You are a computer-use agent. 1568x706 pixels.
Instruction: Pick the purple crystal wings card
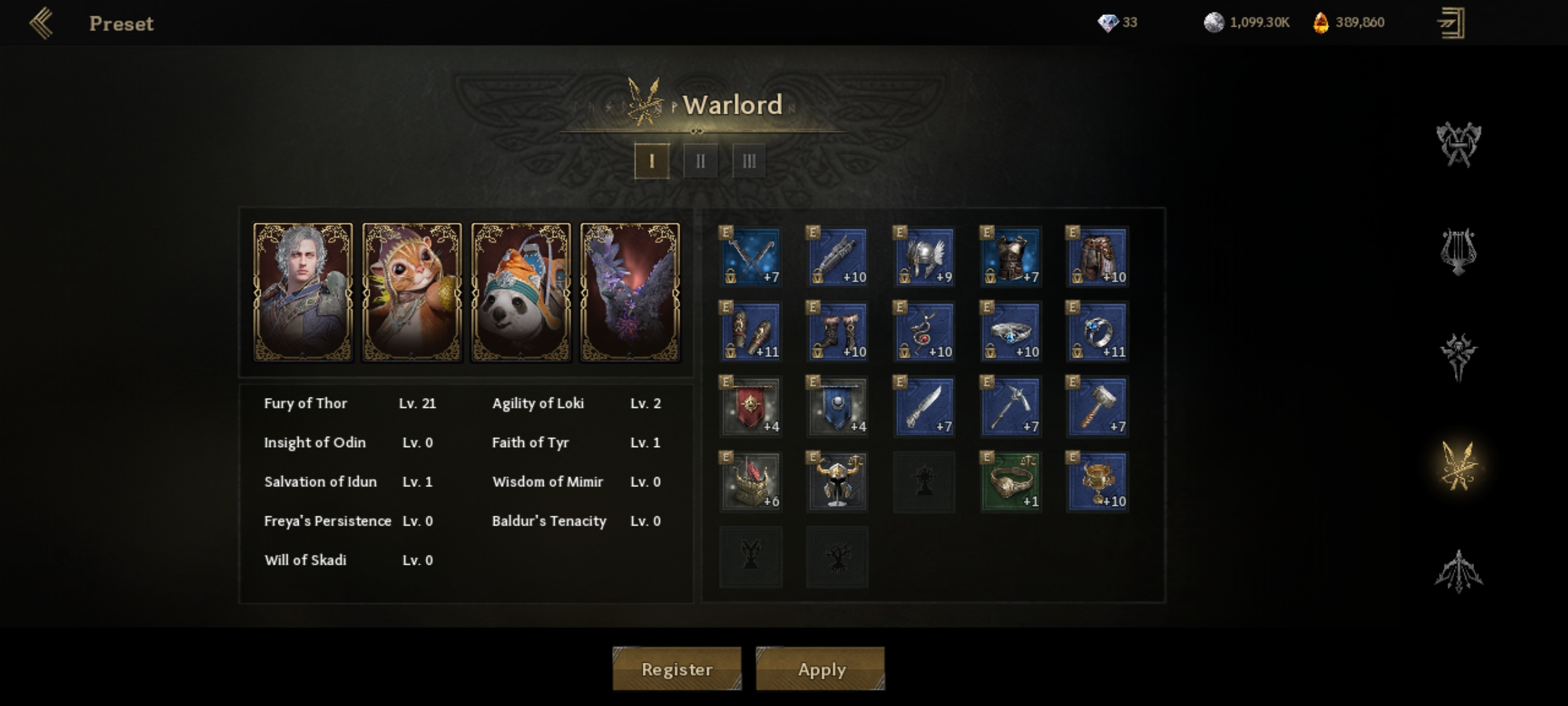630,292
